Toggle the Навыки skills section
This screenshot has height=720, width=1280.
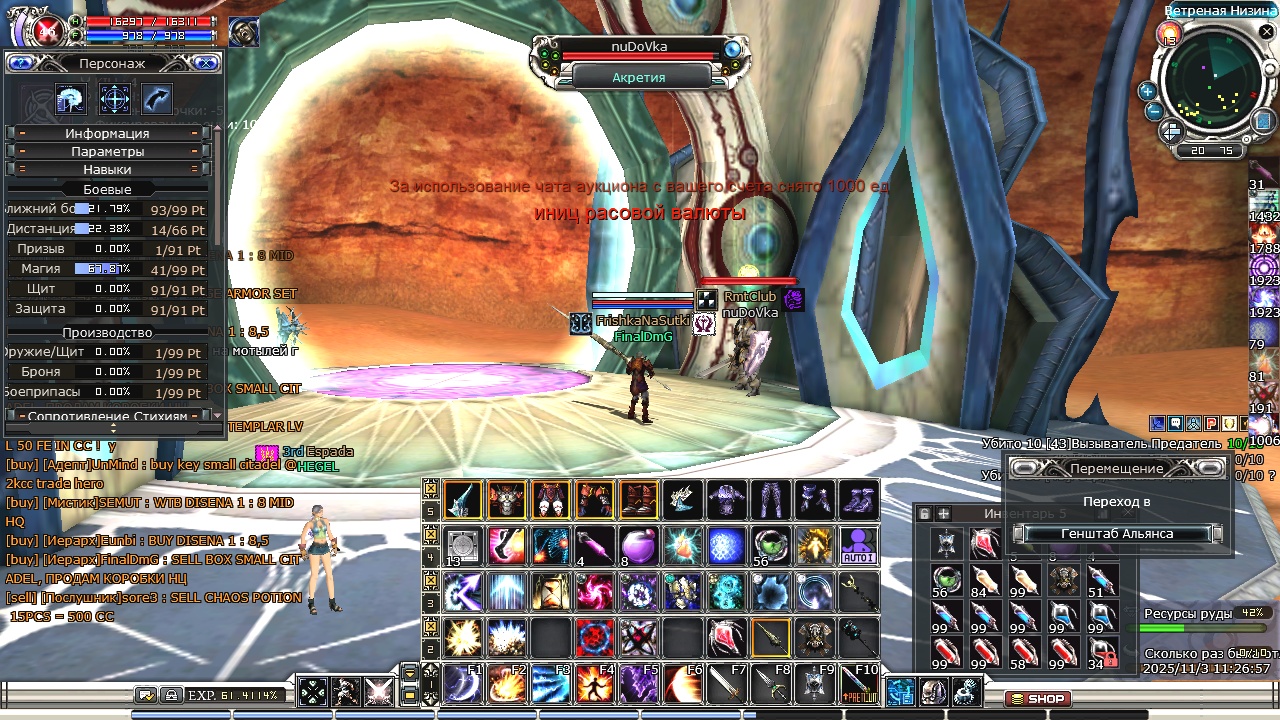(x=107, y=169)
